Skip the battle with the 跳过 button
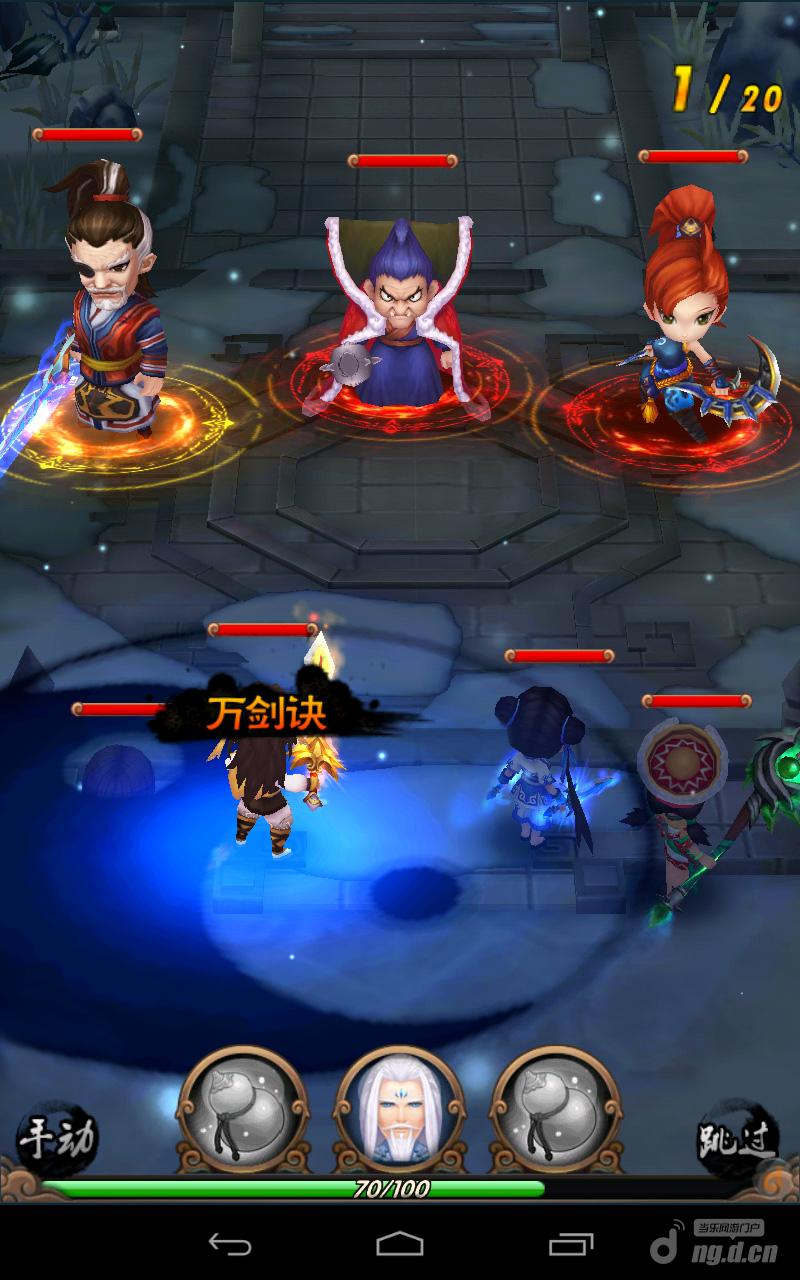The width and height of the screenshot is (800, 1280). [738, 1137]
